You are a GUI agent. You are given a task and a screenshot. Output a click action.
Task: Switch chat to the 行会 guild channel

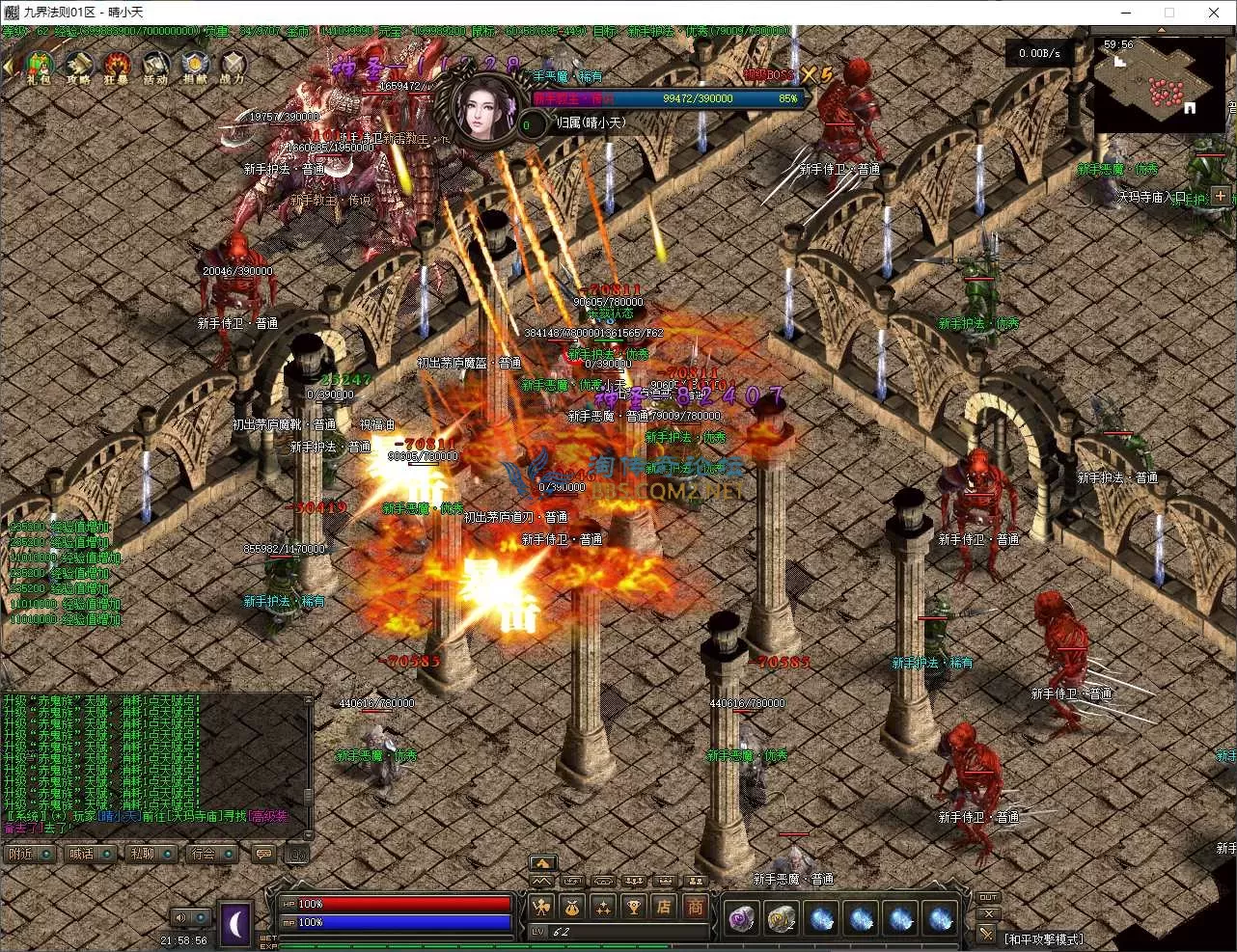(204, 854)
